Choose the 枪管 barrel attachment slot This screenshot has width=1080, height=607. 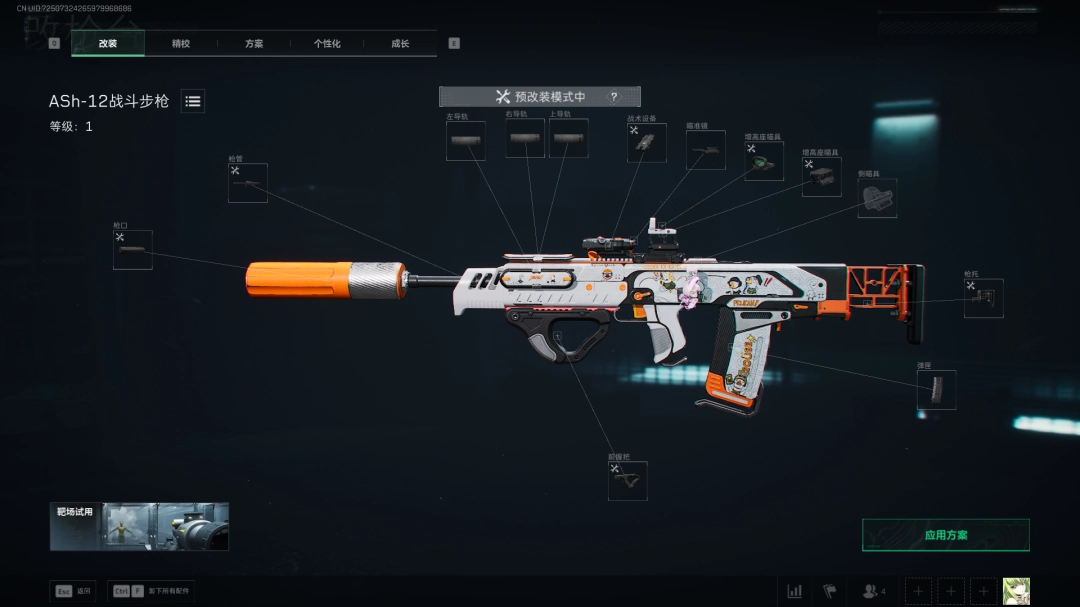click(x=248, y=184)
